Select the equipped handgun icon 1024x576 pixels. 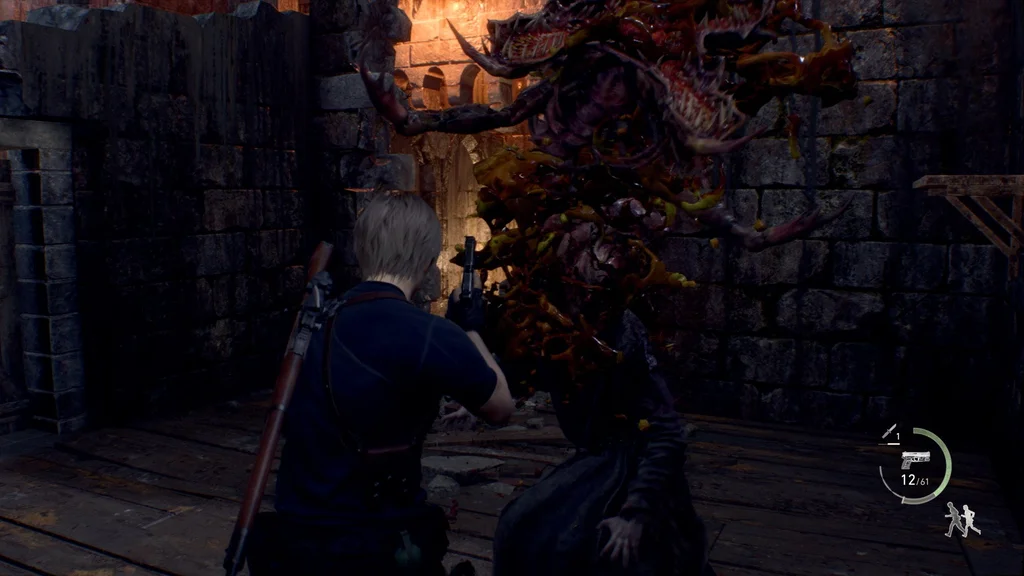click(914, 459)
